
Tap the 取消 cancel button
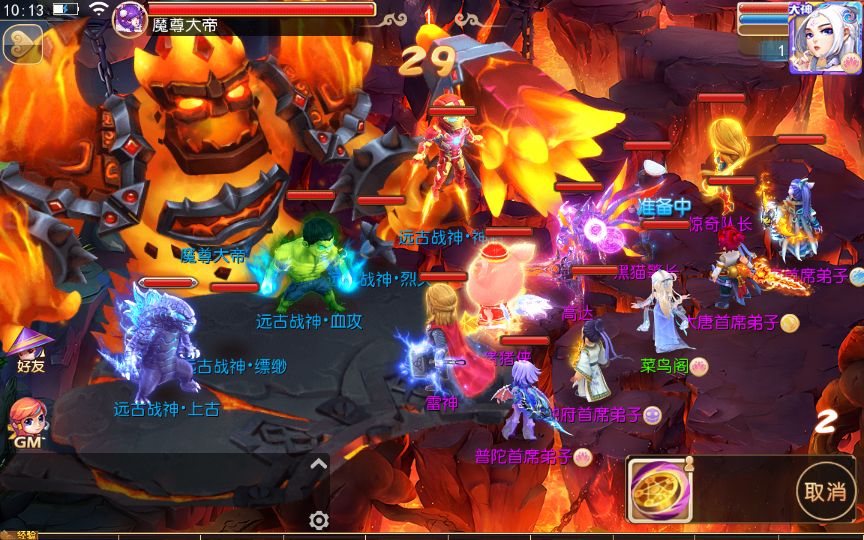(825, 491)
